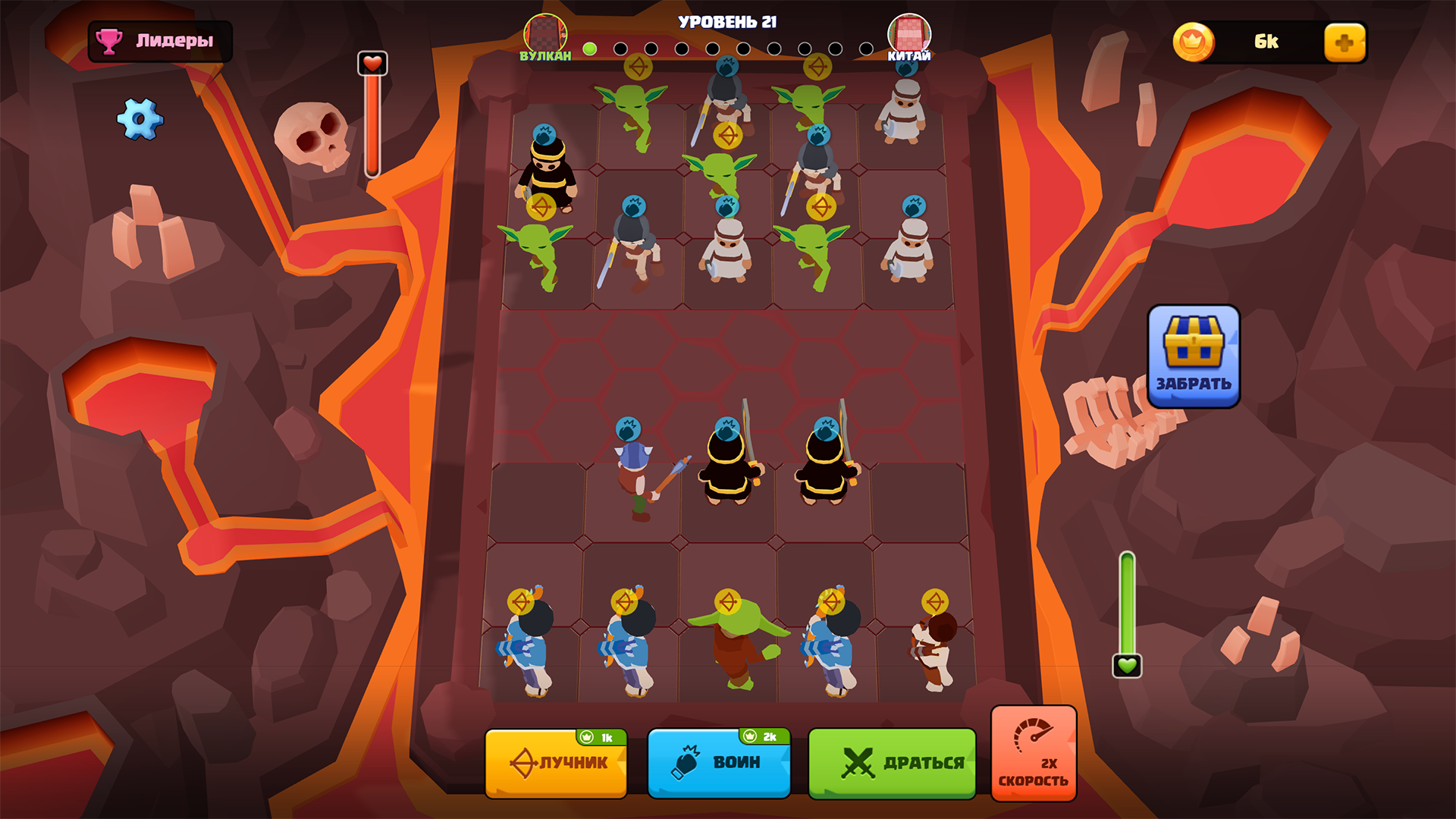
Task: Click the enemy health bar with heart
Action: [x=372, y=114]
